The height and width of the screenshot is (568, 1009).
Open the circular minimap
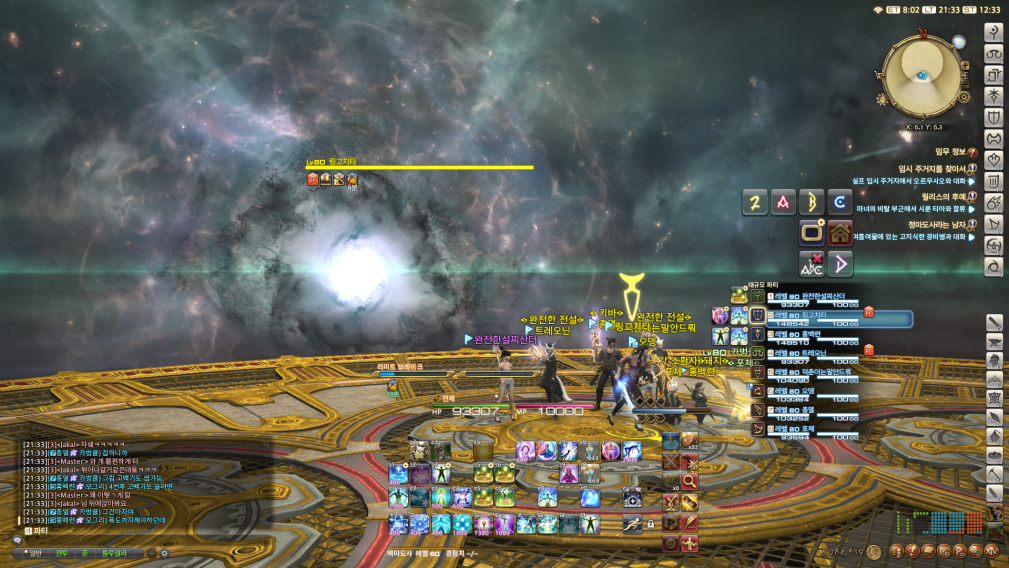pos(920,76)
